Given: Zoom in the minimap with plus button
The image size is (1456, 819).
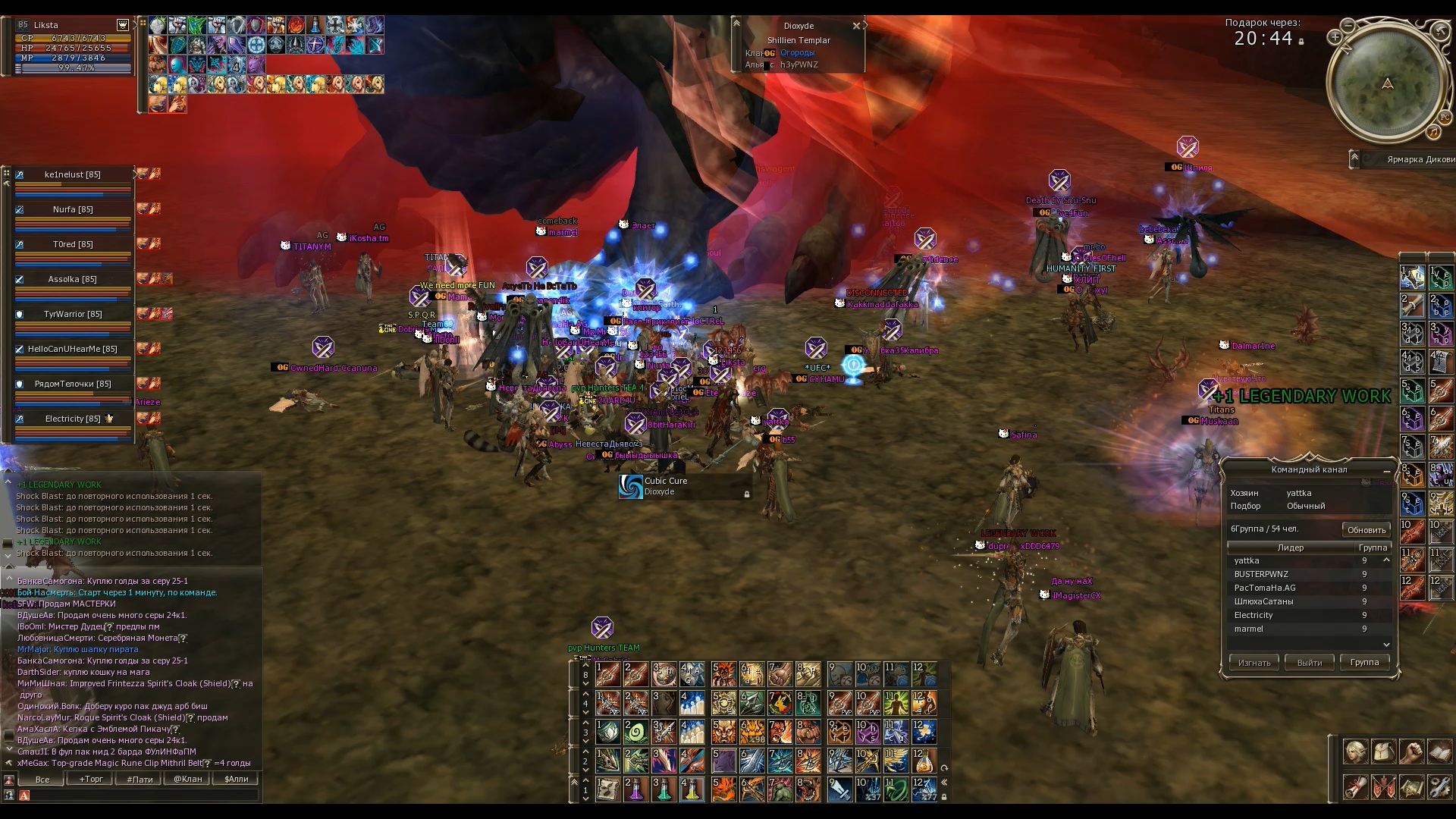Looking at the screenshot, I should point(1335,37).
